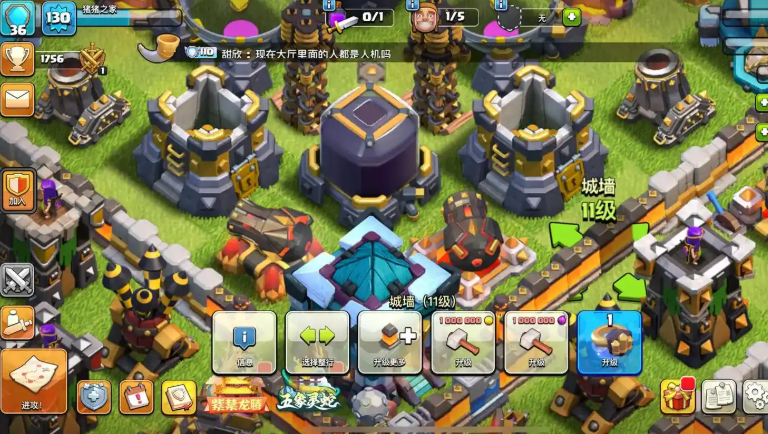Open the wall Info button
Image resolution: width=768 pixels, height=434 pixels.
tap(244, 342)
